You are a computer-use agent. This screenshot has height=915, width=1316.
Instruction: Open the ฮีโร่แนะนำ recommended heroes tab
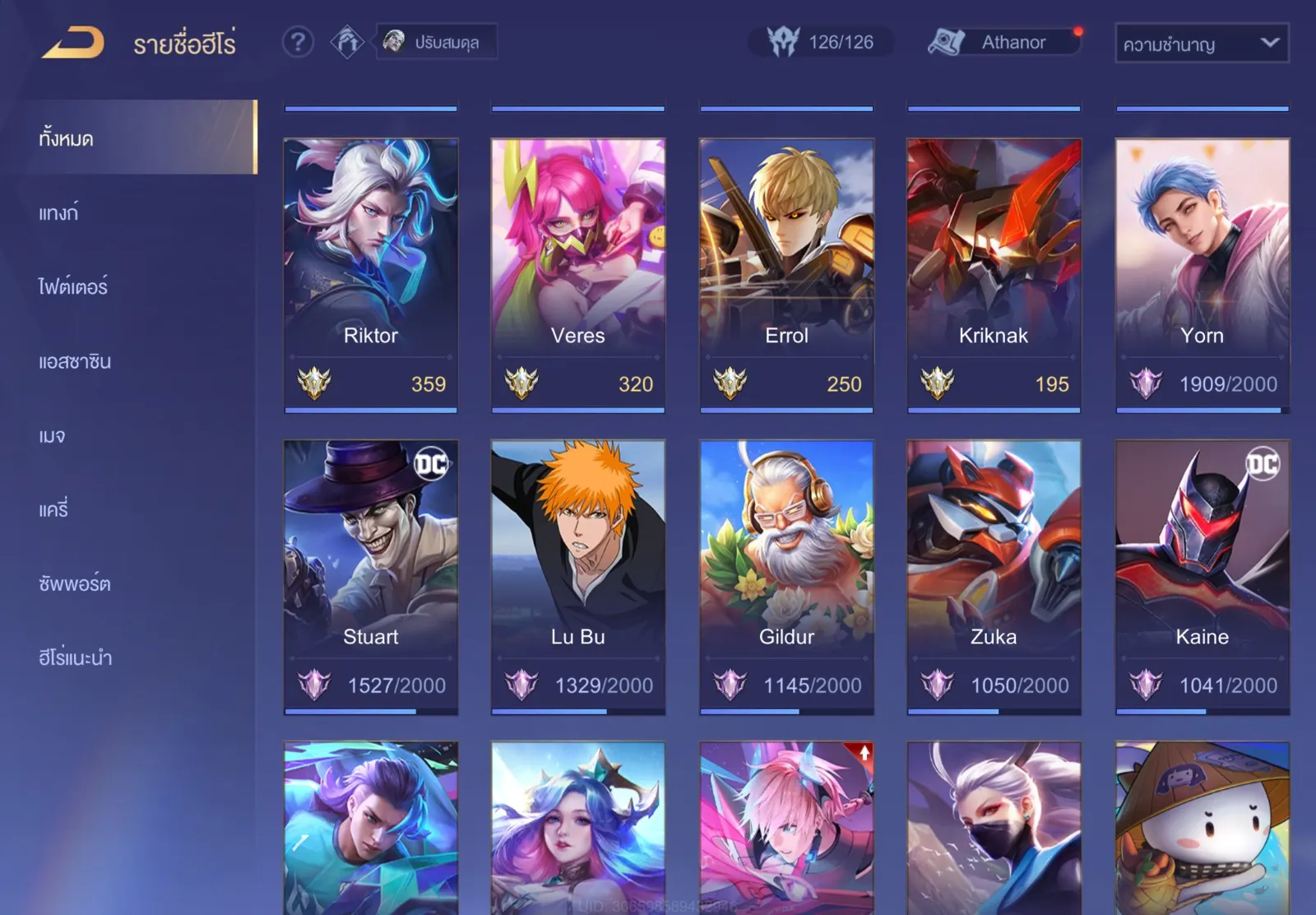[76, 657]
